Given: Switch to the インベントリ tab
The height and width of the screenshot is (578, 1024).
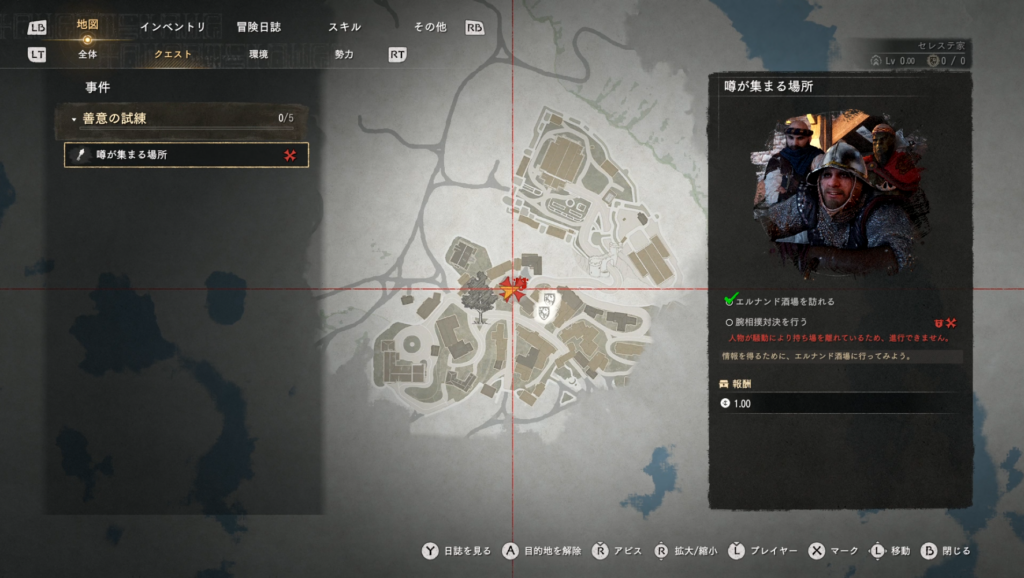Looking at the screenshot, I should tap(172, 27).
